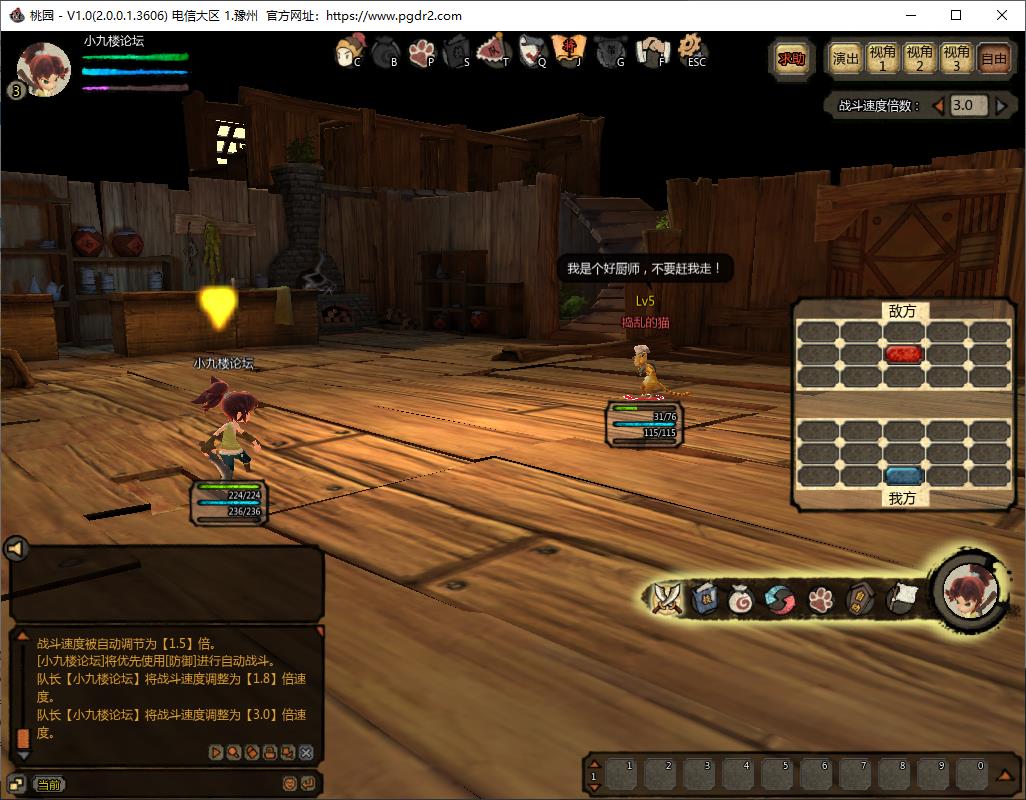Screen dimensions: 1026x800
Task: Decrease battle speed with left arrow
Action: [938, 106]
